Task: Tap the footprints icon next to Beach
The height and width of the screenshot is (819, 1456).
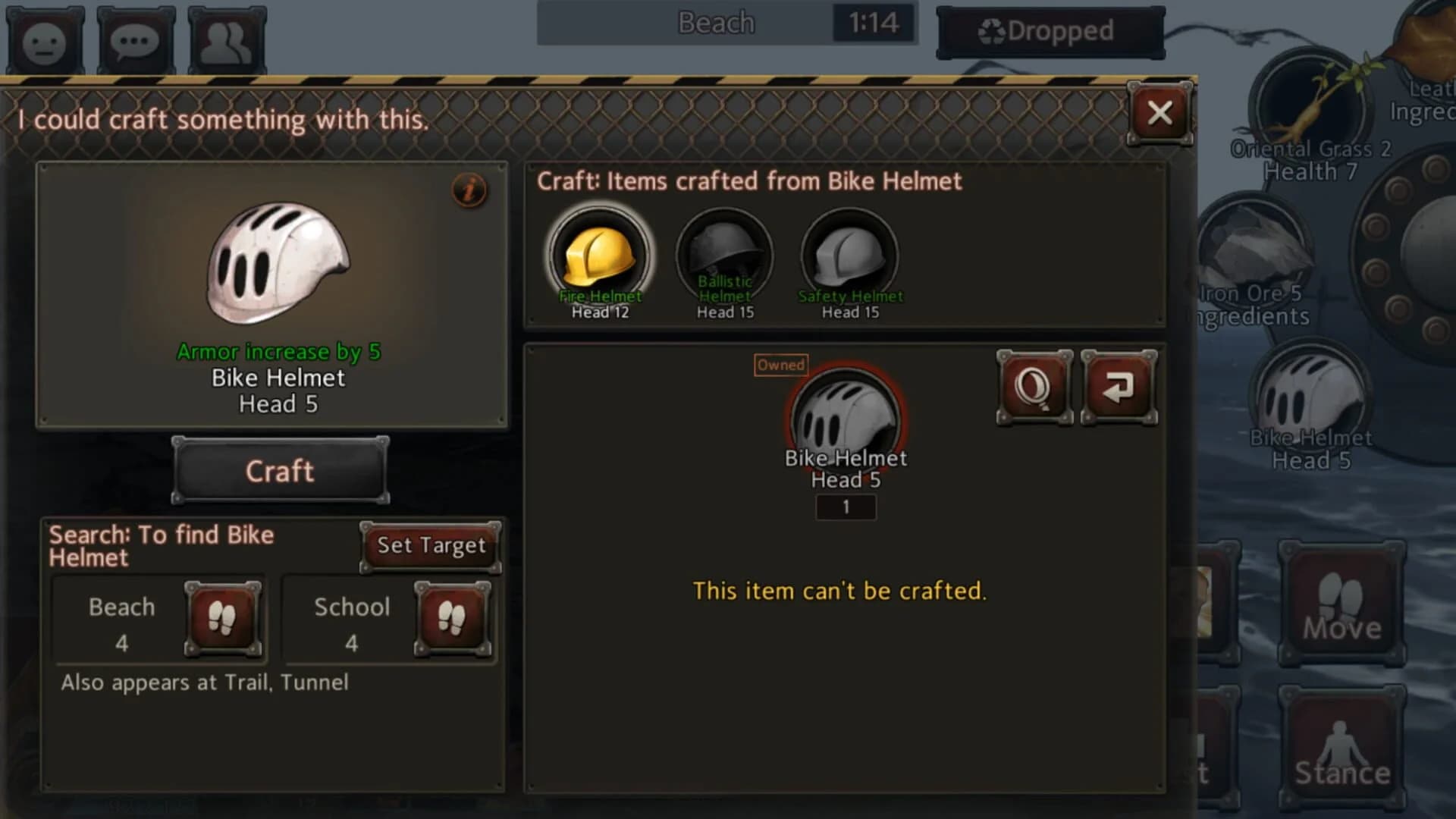Action: click(x=224, y=620)
